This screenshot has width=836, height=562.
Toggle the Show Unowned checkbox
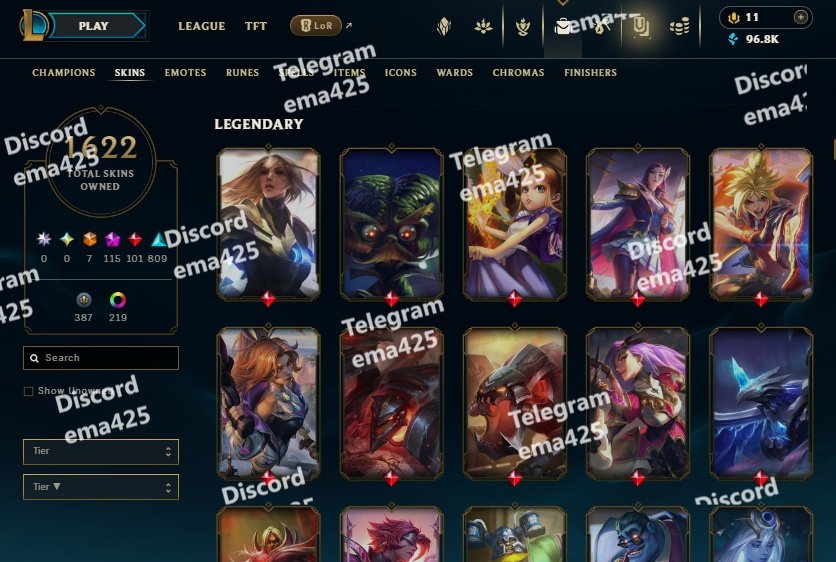coord(29,391)
